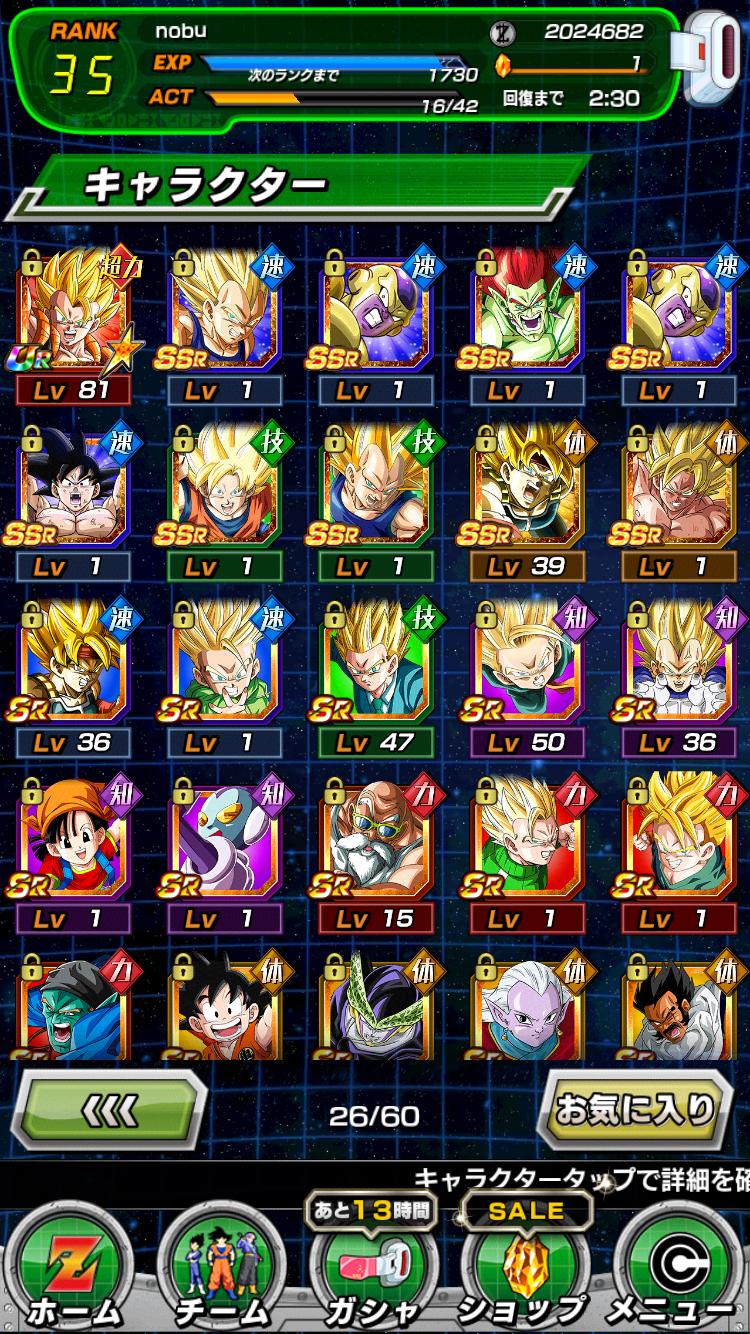Tap the お気に入り favorites button
Screen dimensions: 750x1334
click(x=636, y=1108)
